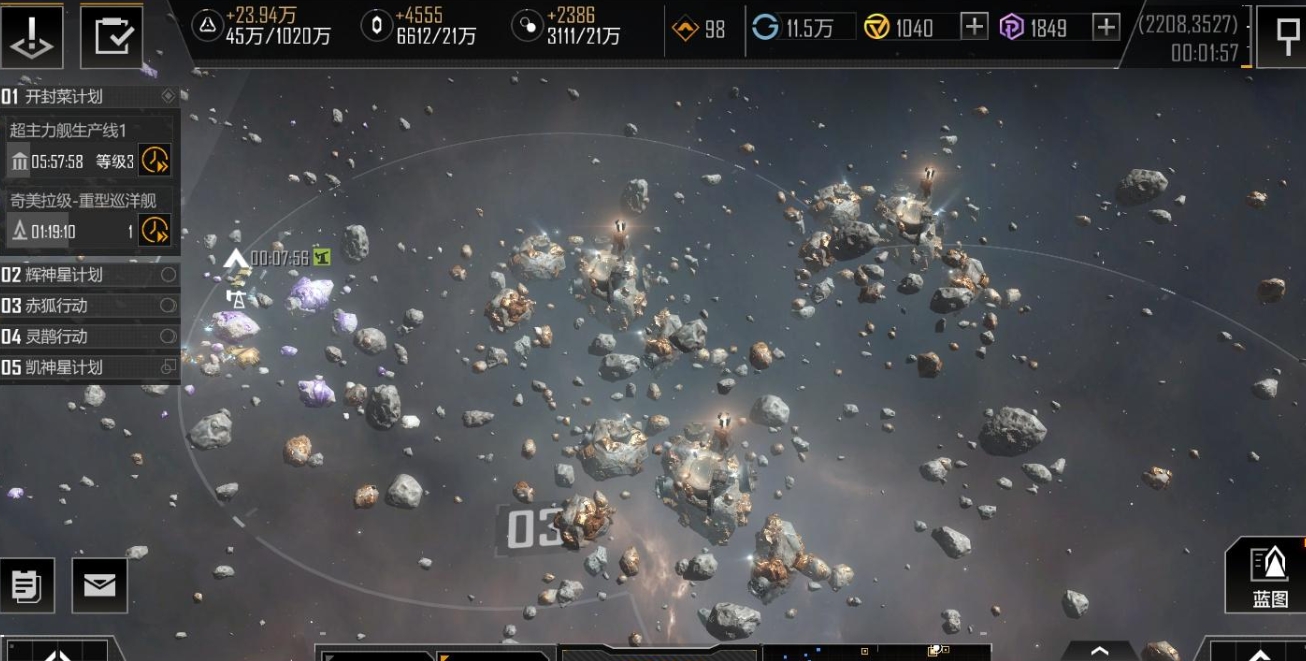This screenshot has height=661, width=1306.
Task: Open the clipboard notes button
Action: pos(26,585)
